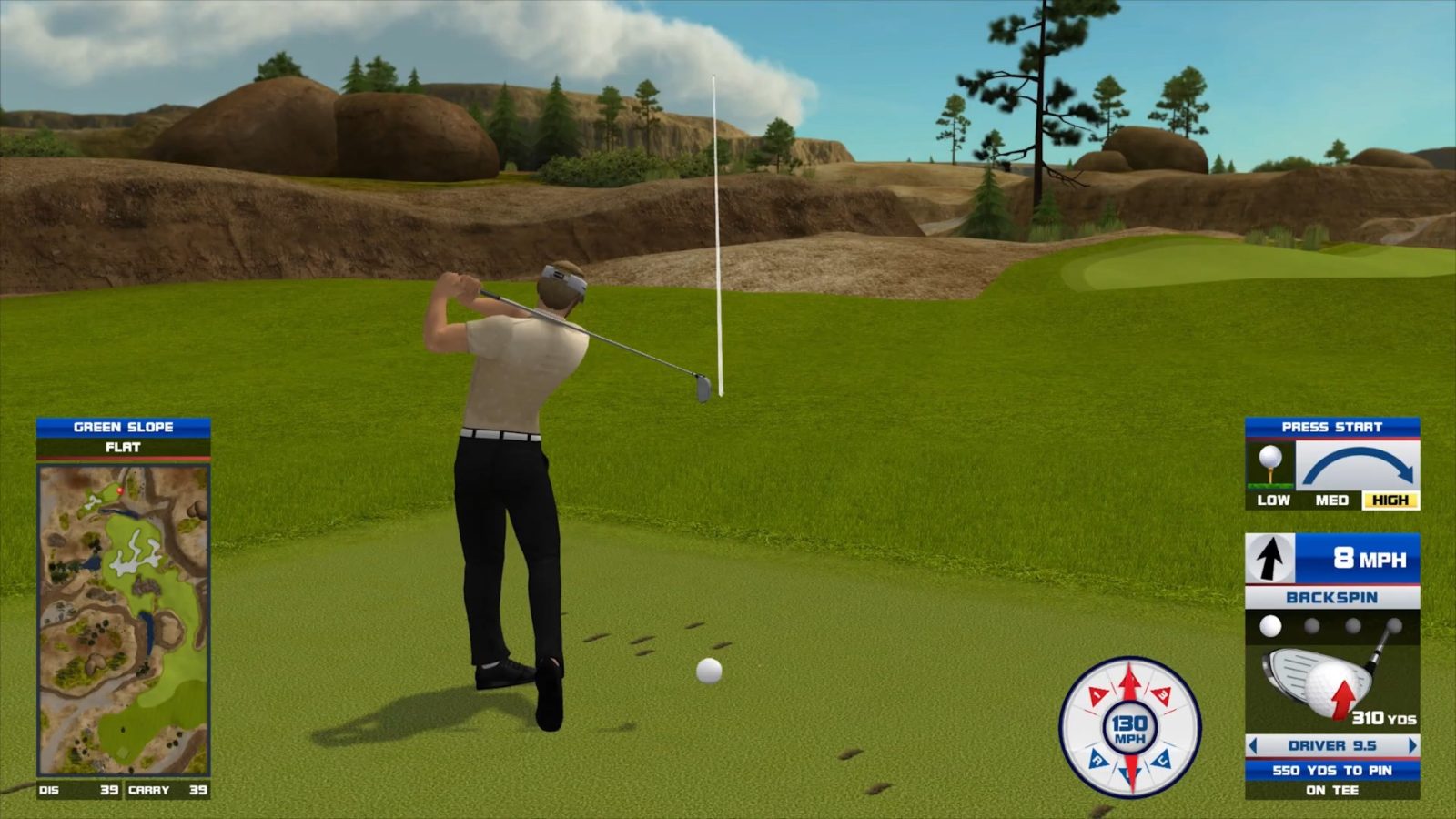The width and height of the screenshot is (1456, 819).
Task: Switch to next club with right arrow
Action: pyautogui.click(x=1412, y=746)
